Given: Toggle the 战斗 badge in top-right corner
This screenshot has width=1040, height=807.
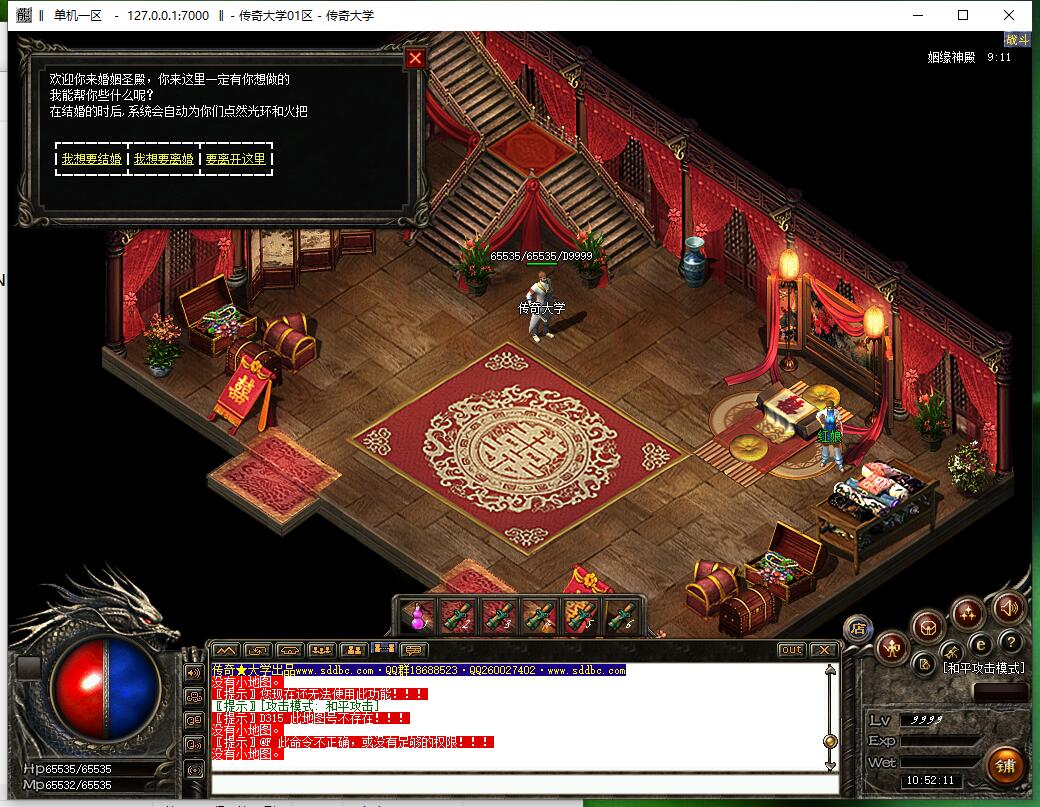Looking at the screenshot, I should click(x=1017, y=40).
